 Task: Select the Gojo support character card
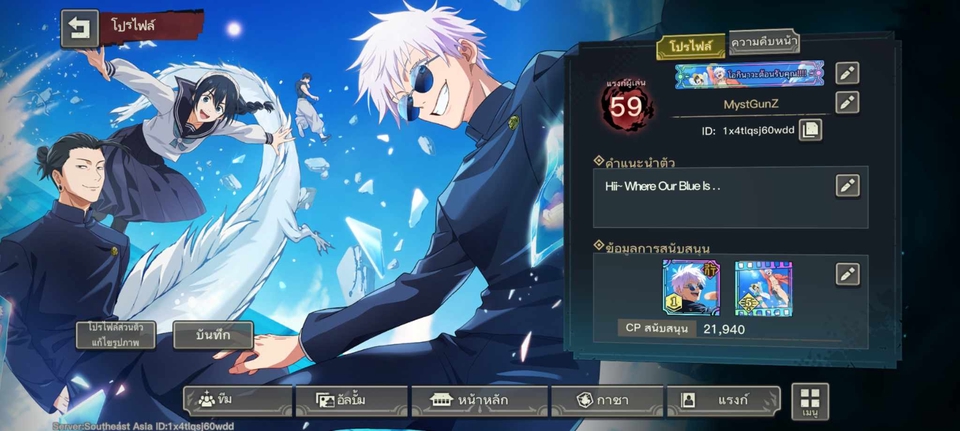pyautogui.click(x=691, y=288)
